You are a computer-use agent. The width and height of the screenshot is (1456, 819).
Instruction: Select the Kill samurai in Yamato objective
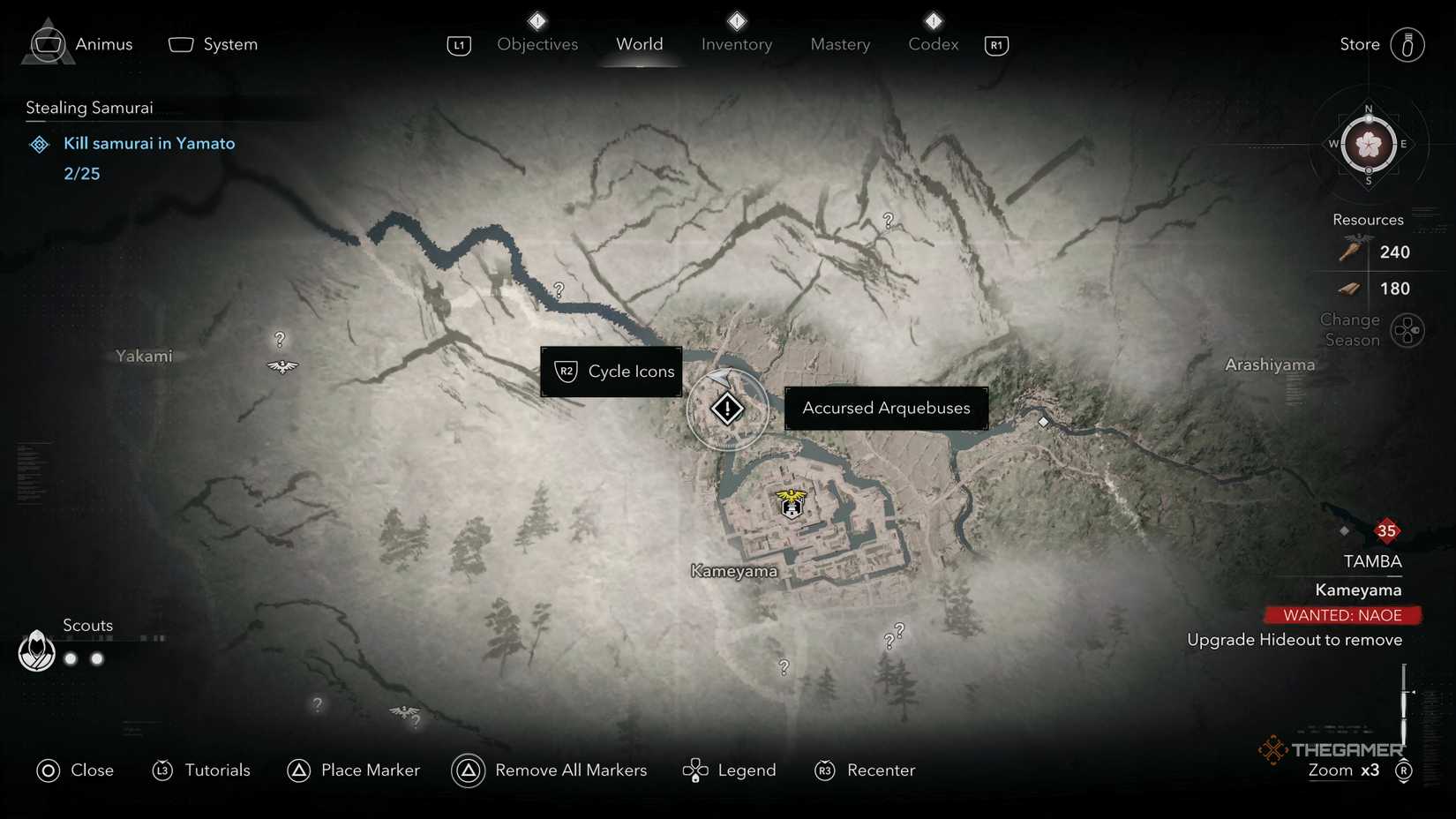[x=149, y=143]
